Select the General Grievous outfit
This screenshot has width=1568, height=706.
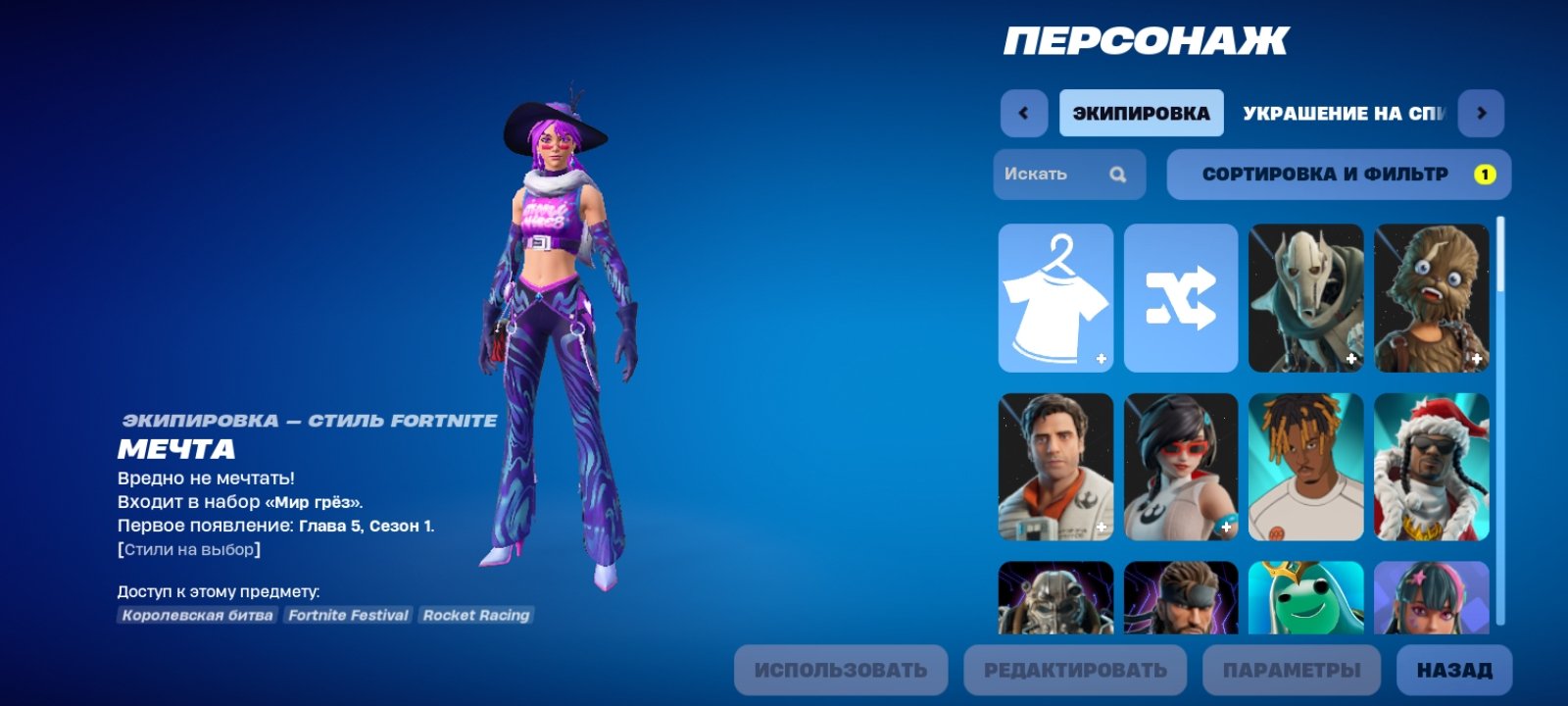tap(1306, 298)
